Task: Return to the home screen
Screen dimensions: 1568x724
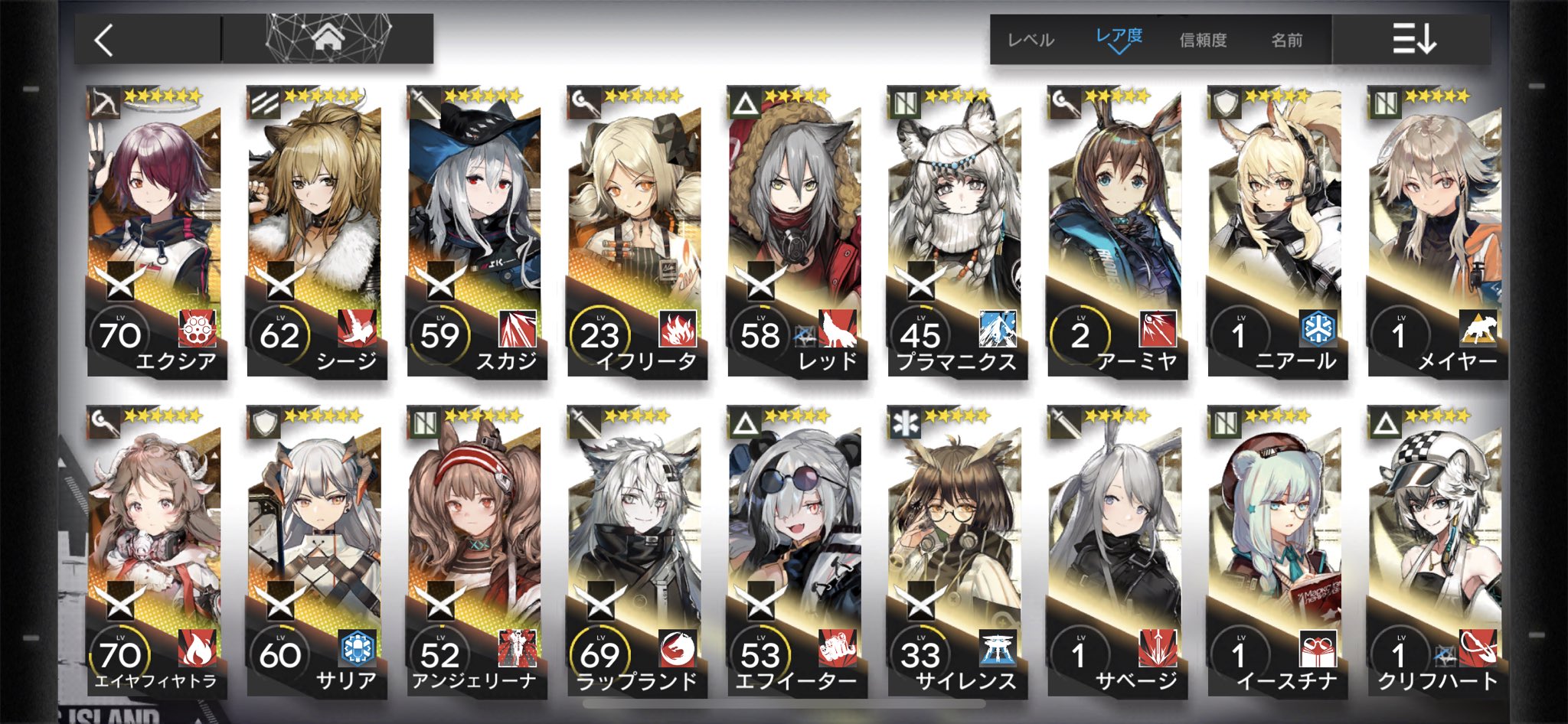Action: [328, 38]
